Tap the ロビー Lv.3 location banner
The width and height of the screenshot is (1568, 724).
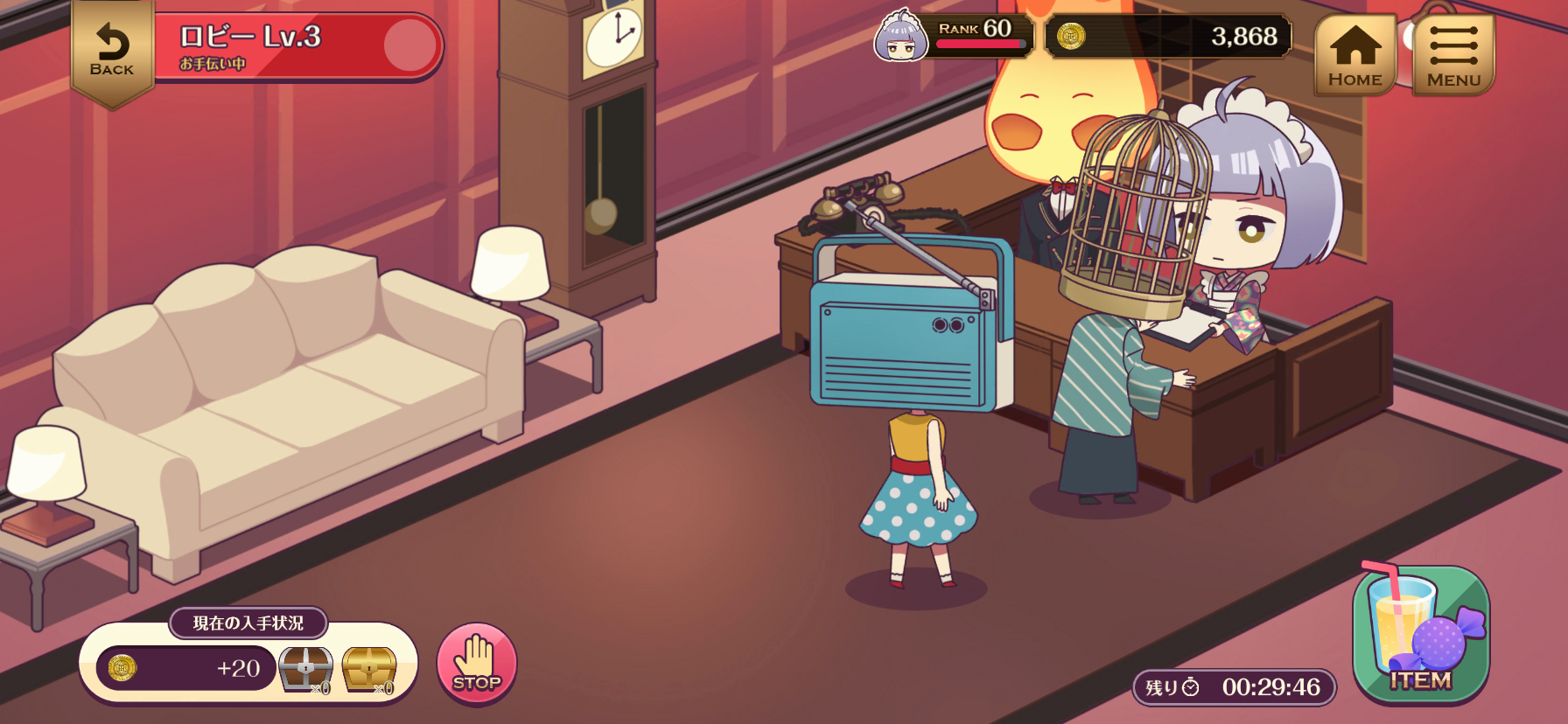pyautogui.click(x=297, y=46)
